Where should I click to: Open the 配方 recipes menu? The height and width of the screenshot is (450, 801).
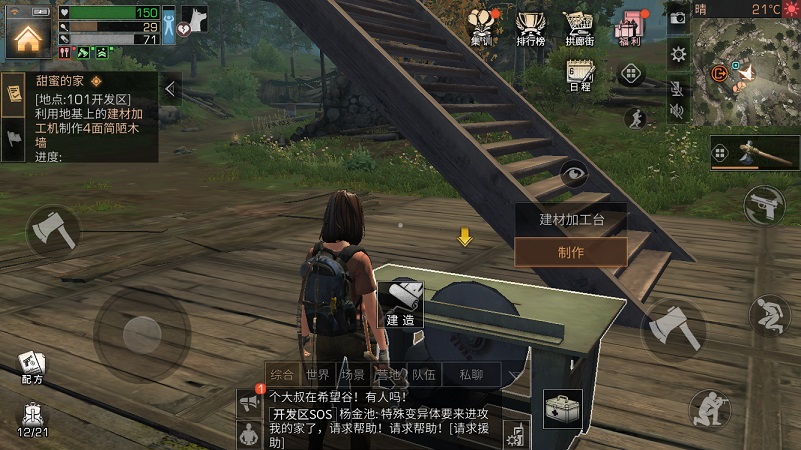click(31, 367)
